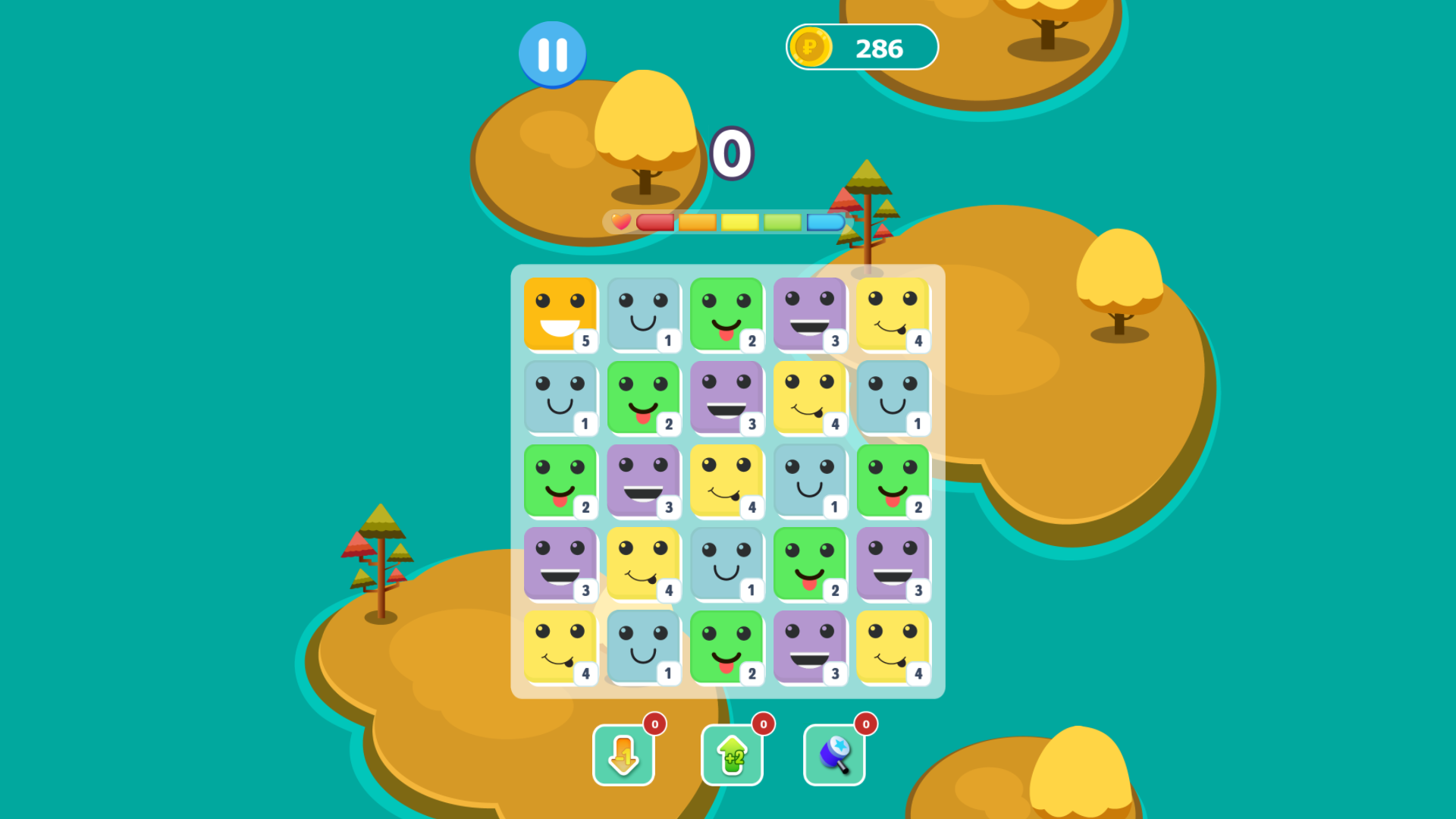The width and height of the screenshot is (1456, 819).
Task: Select the purple laughing tile numbered 3 top row
Action: click(811, 315)
